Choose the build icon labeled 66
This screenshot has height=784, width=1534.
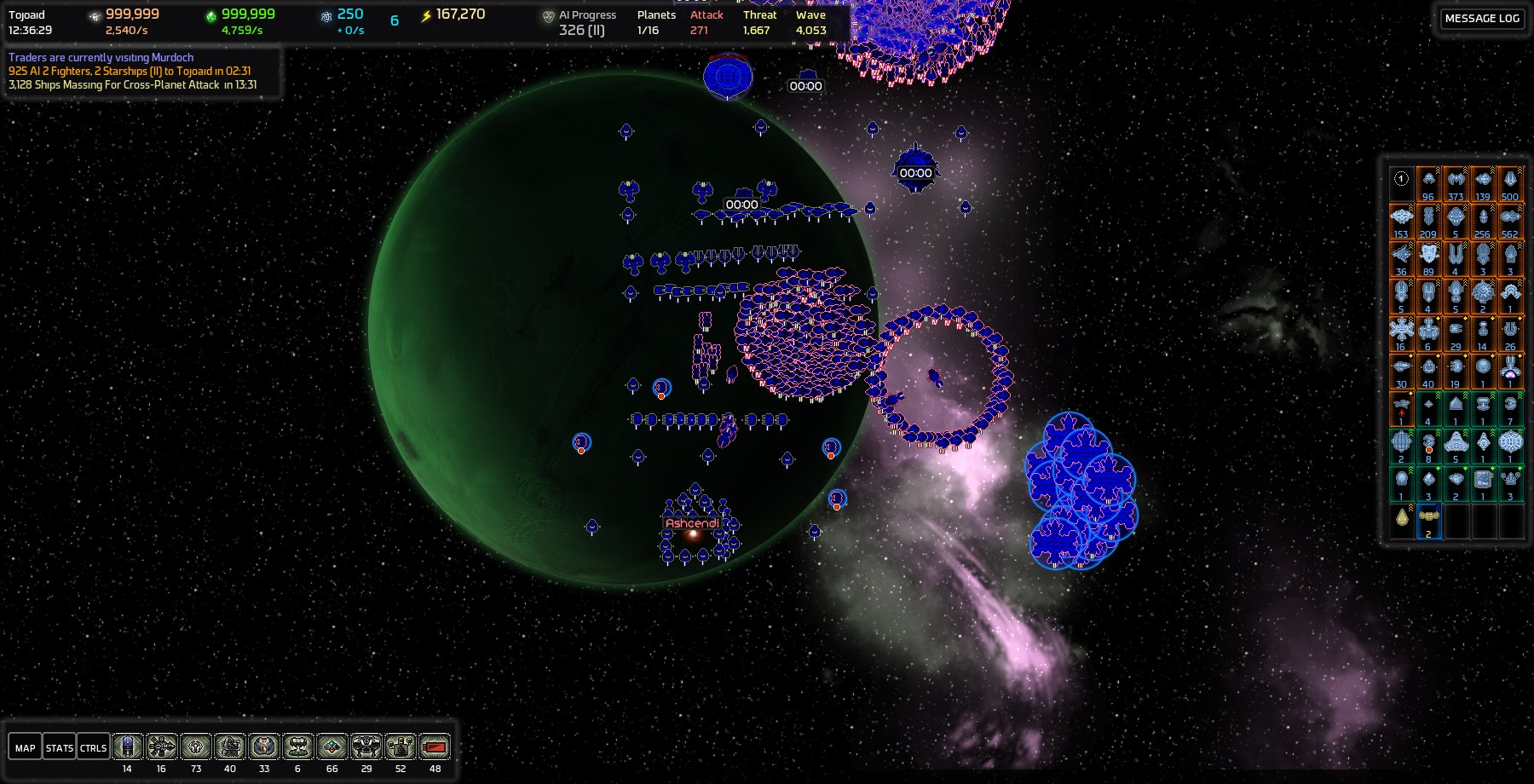pos(332,747)
